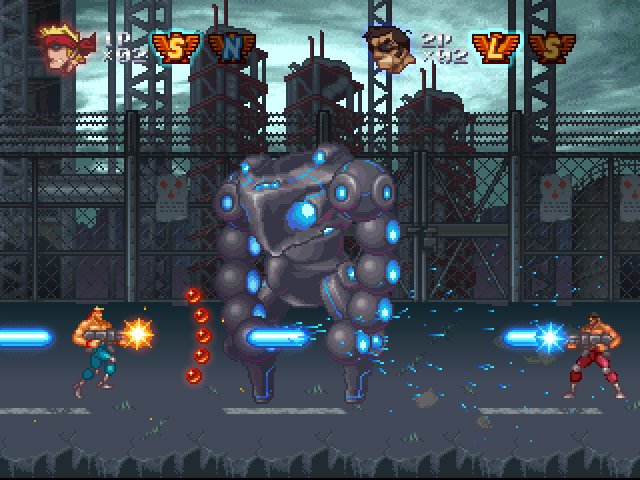The image size is (640, 480).
Task: Click Player 2's sunglasses character portrait
Action: (x=391, y=46)
